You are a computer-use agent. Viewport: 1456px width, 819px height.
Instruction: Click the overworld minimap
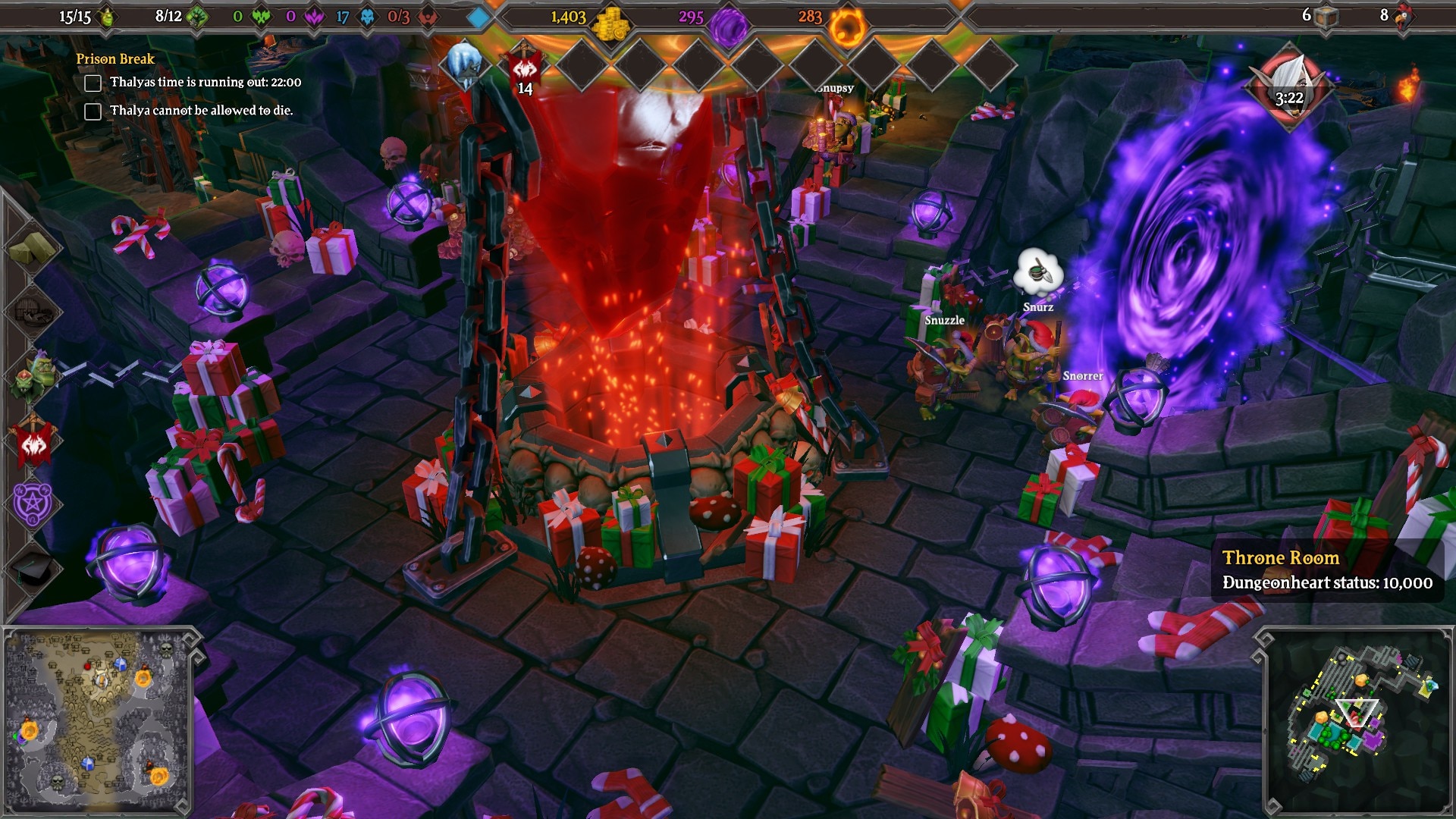tap(97, 720)
